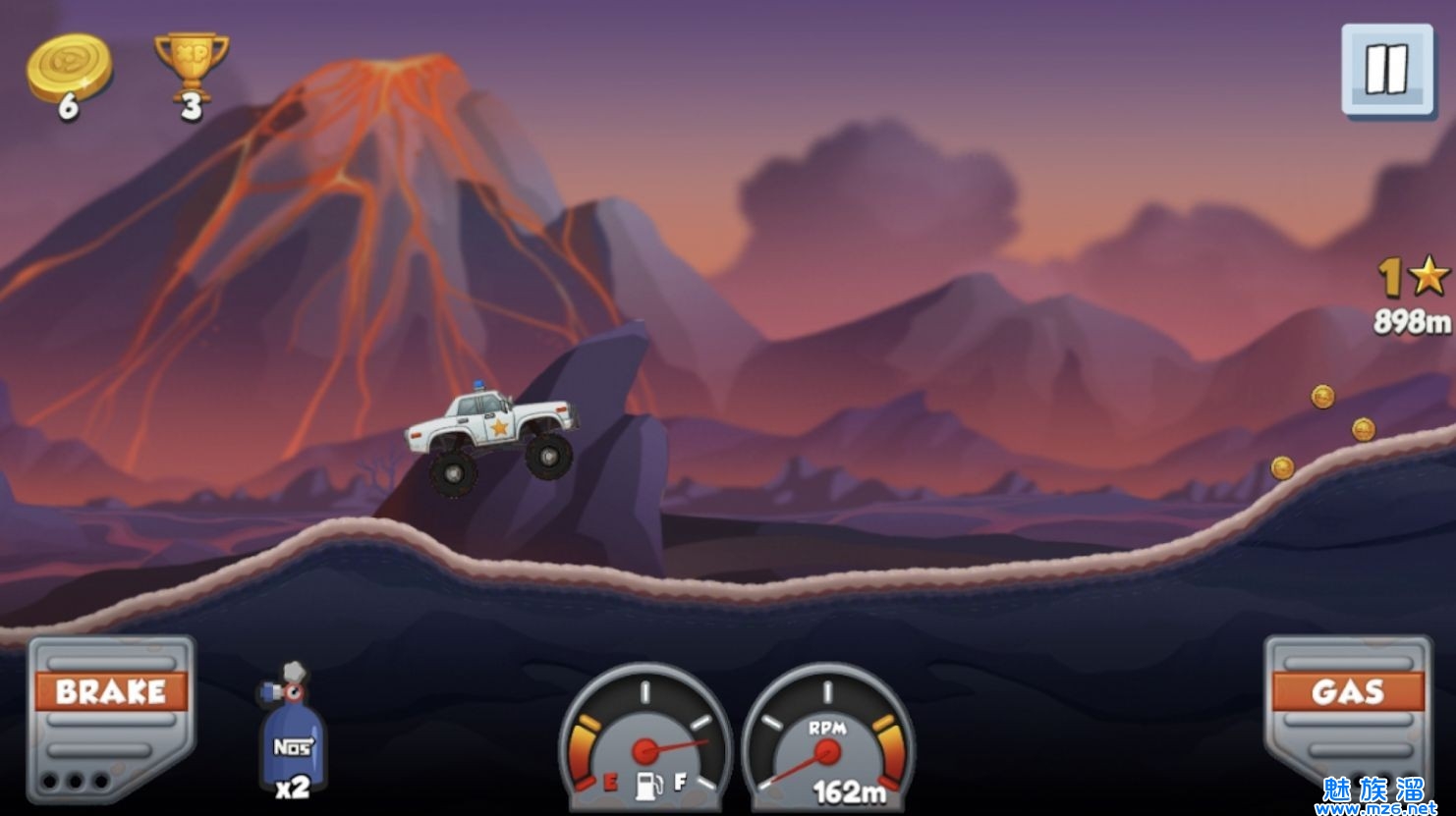Pause the game
The width and height of the screenshot is (1456, 816).
tap(1387, 70)
